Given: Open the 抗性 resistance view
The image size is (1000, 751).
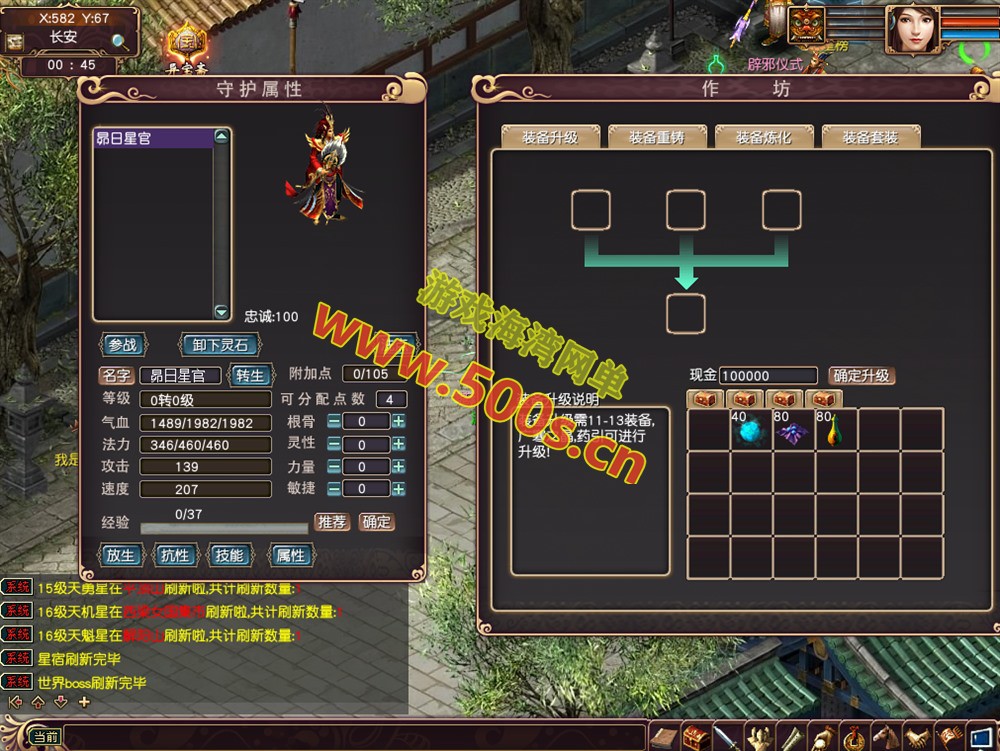Looking at the screenshot, I should 175,555.
